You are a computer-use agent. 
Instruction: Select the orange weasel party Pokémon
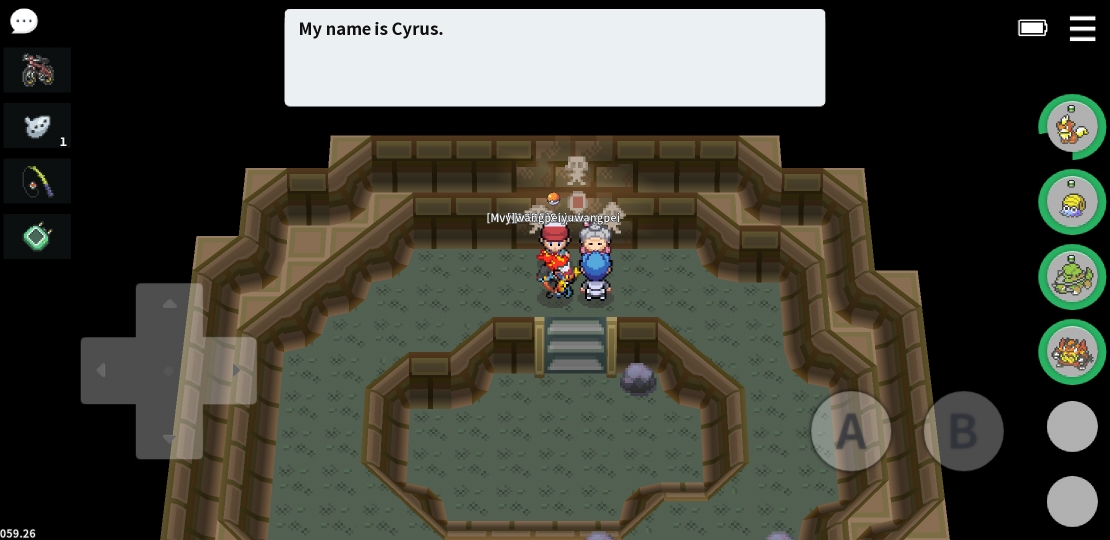[1072, 127]
